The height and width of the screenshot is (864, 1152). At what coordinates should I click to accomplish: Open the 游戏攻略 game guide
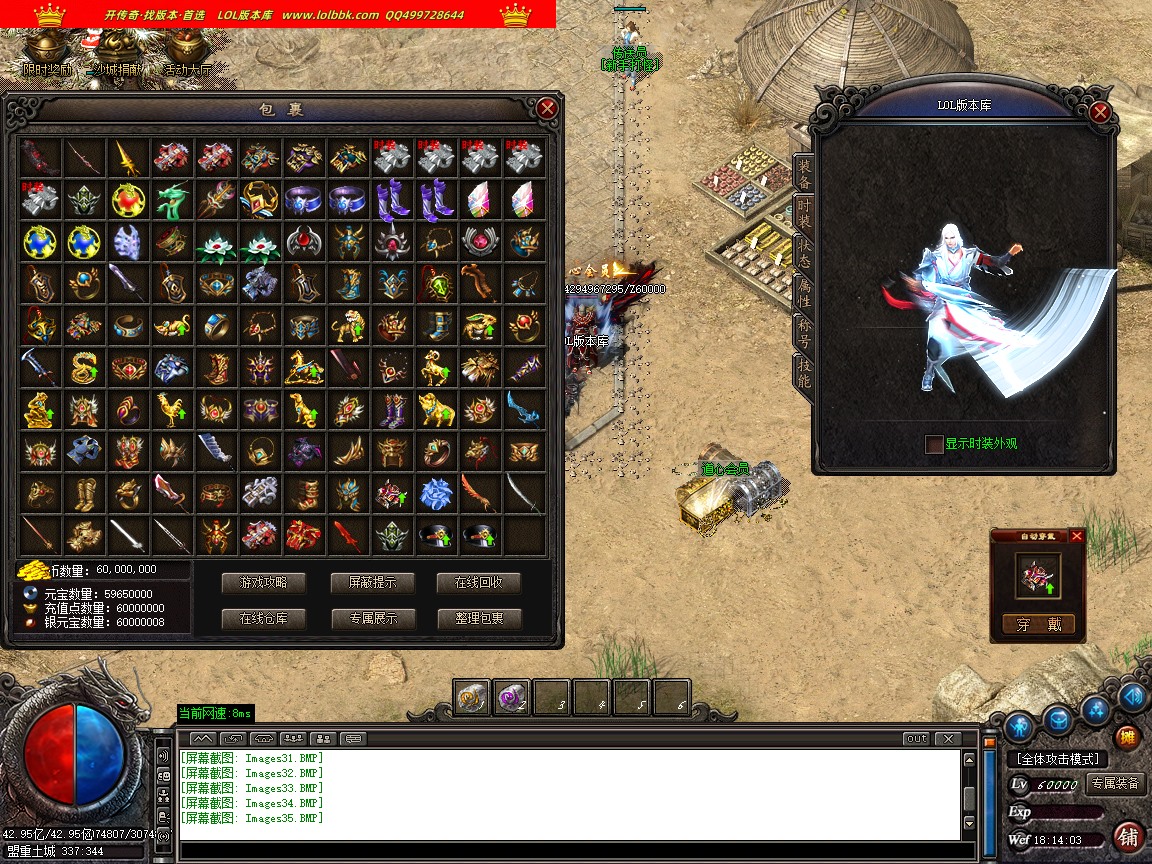tap(263, 582)
